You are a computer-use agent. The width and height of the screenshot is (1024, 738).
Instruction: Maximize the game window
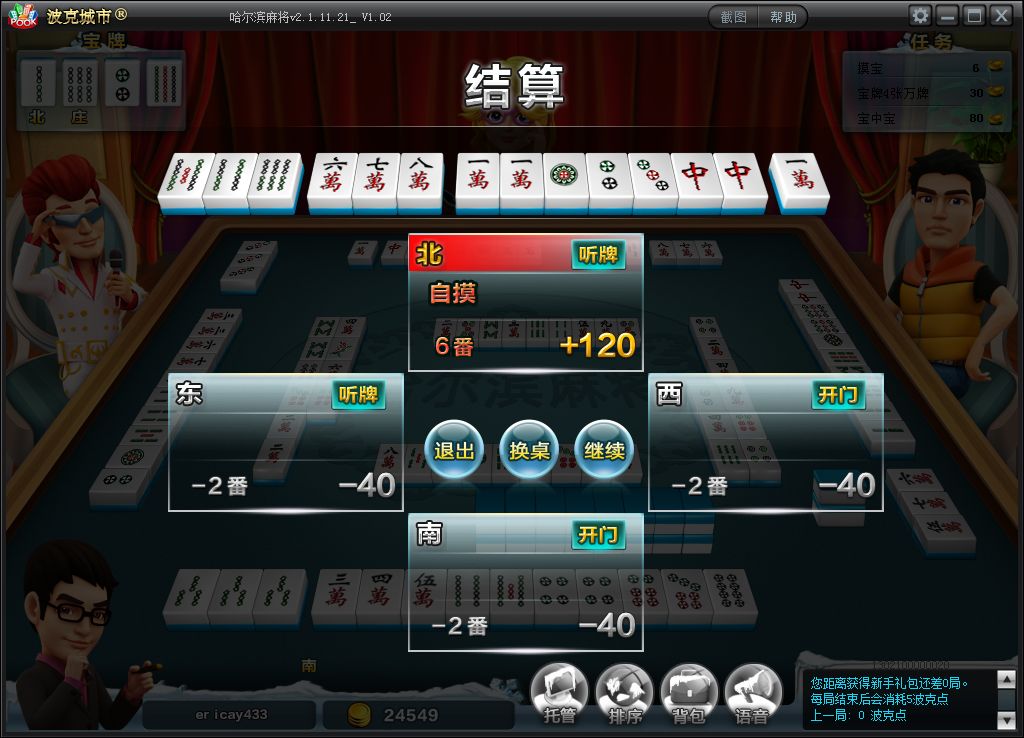pyautogui.click(x=973, y=16)
